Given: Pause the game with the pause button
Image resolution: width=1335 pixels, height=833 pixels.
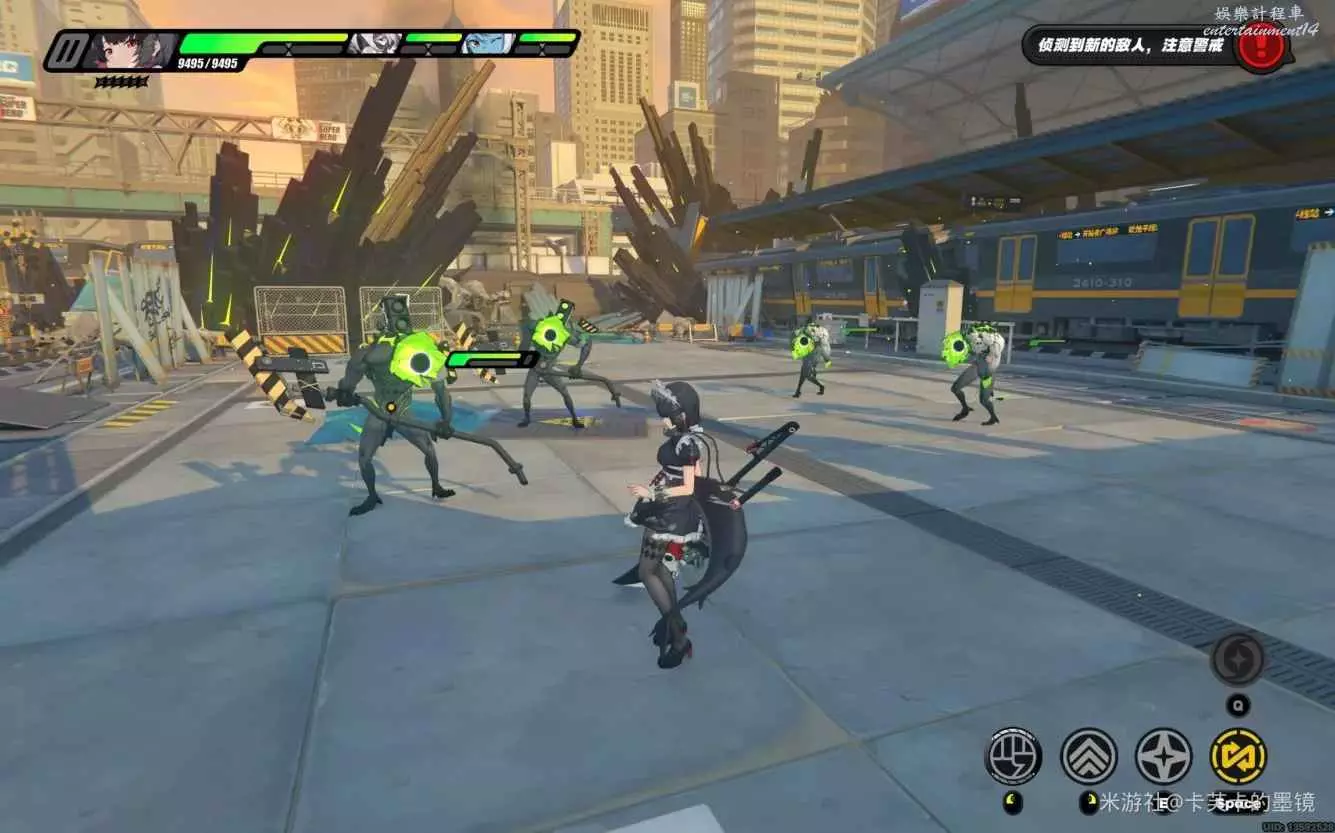Looking at the screenshot, I should (x=66, y=50).
